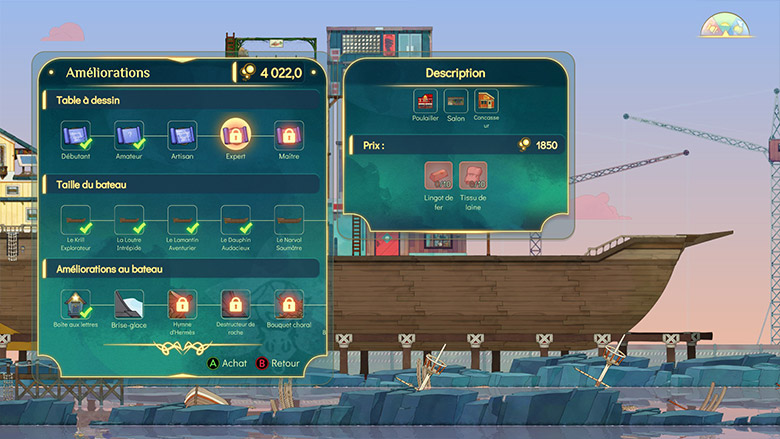Select the Artisan blueprint upgrade
This screenshot has width=780, height=439.
(x=182, y=135)
